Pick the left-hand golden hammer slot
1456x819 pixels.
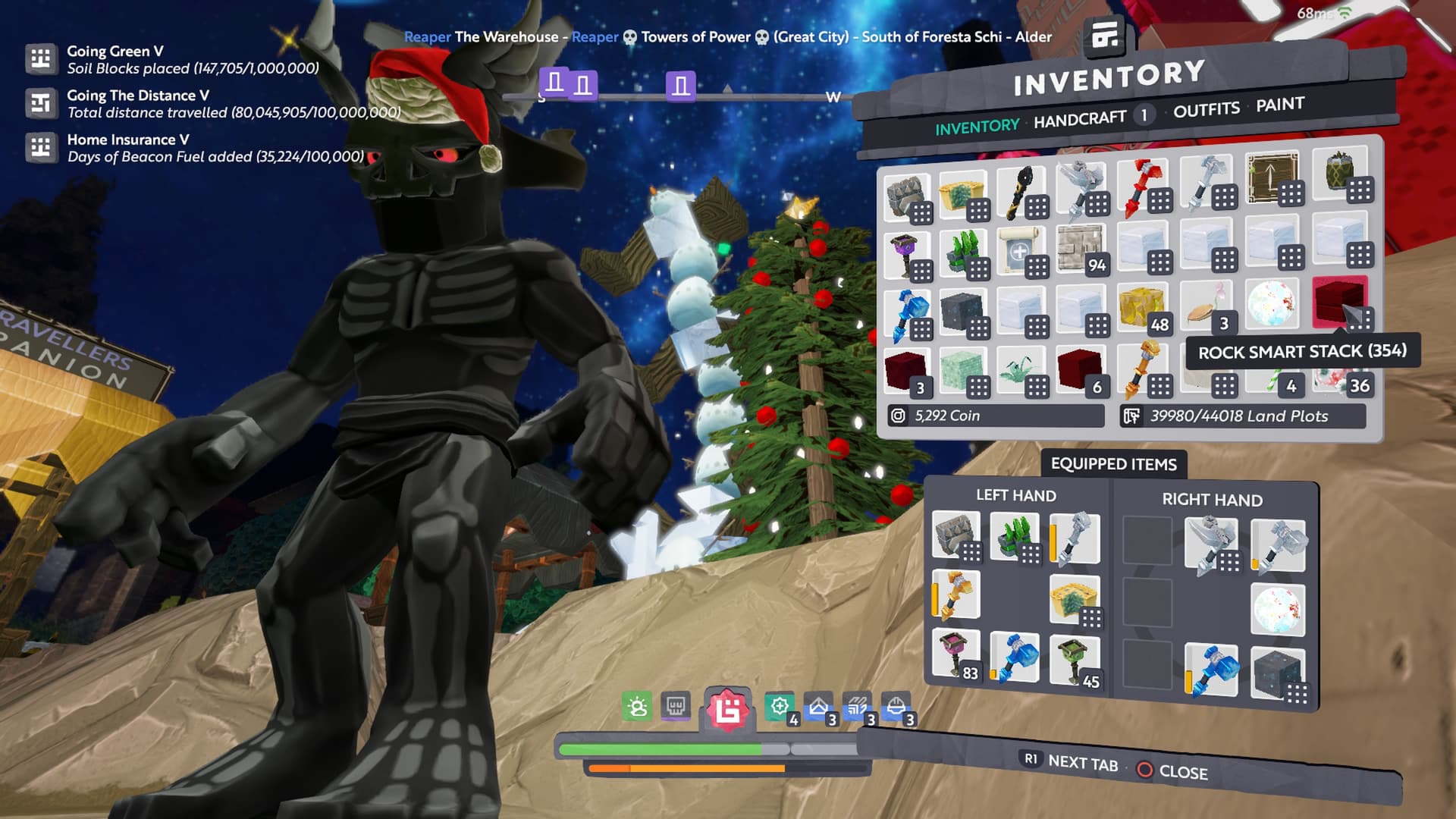click(x=956, y=595)
